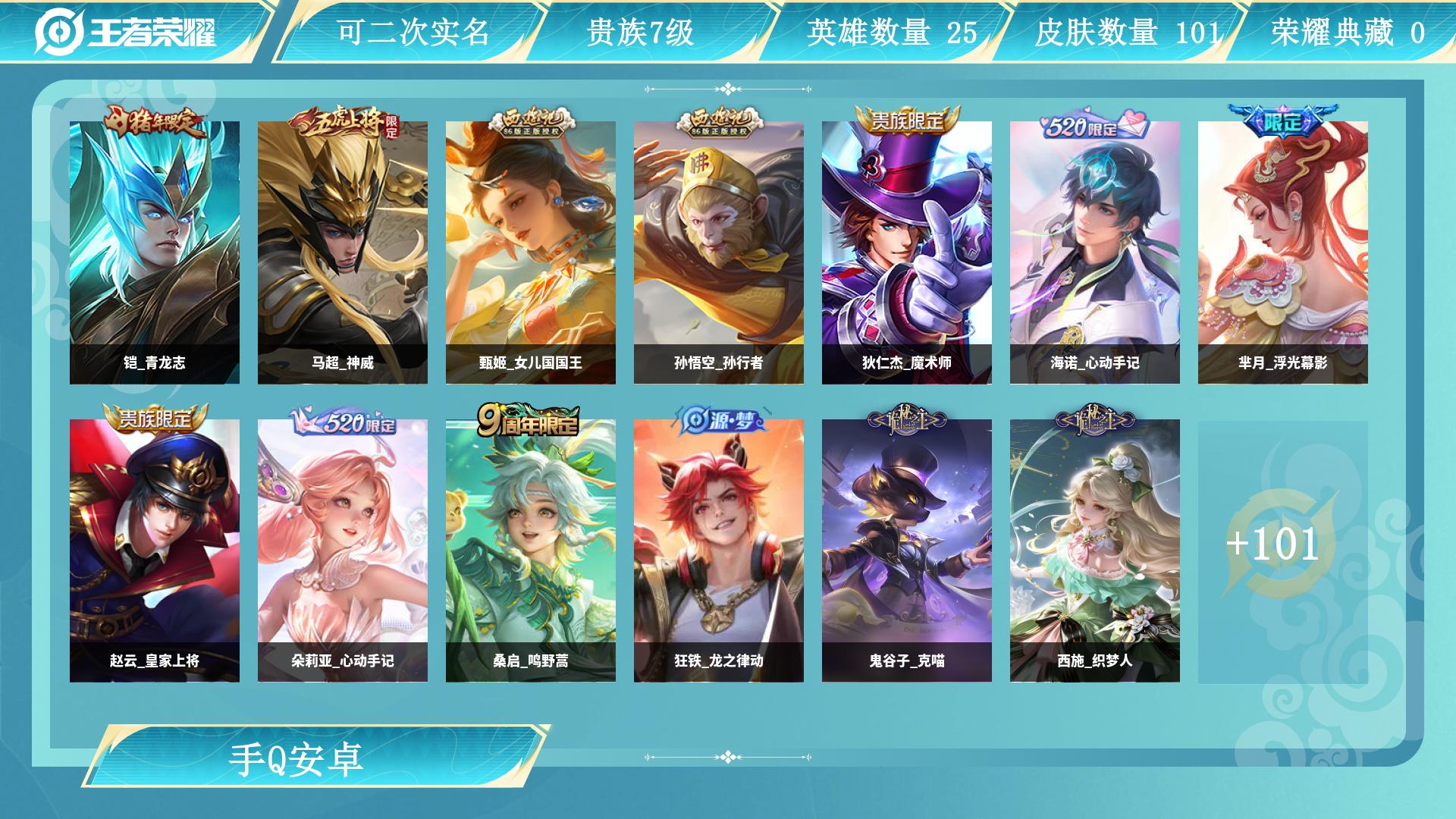The image size is (1456, 819).
Task: View the 芈月_浮光幕影 skin card
Action: (1283, 253)
